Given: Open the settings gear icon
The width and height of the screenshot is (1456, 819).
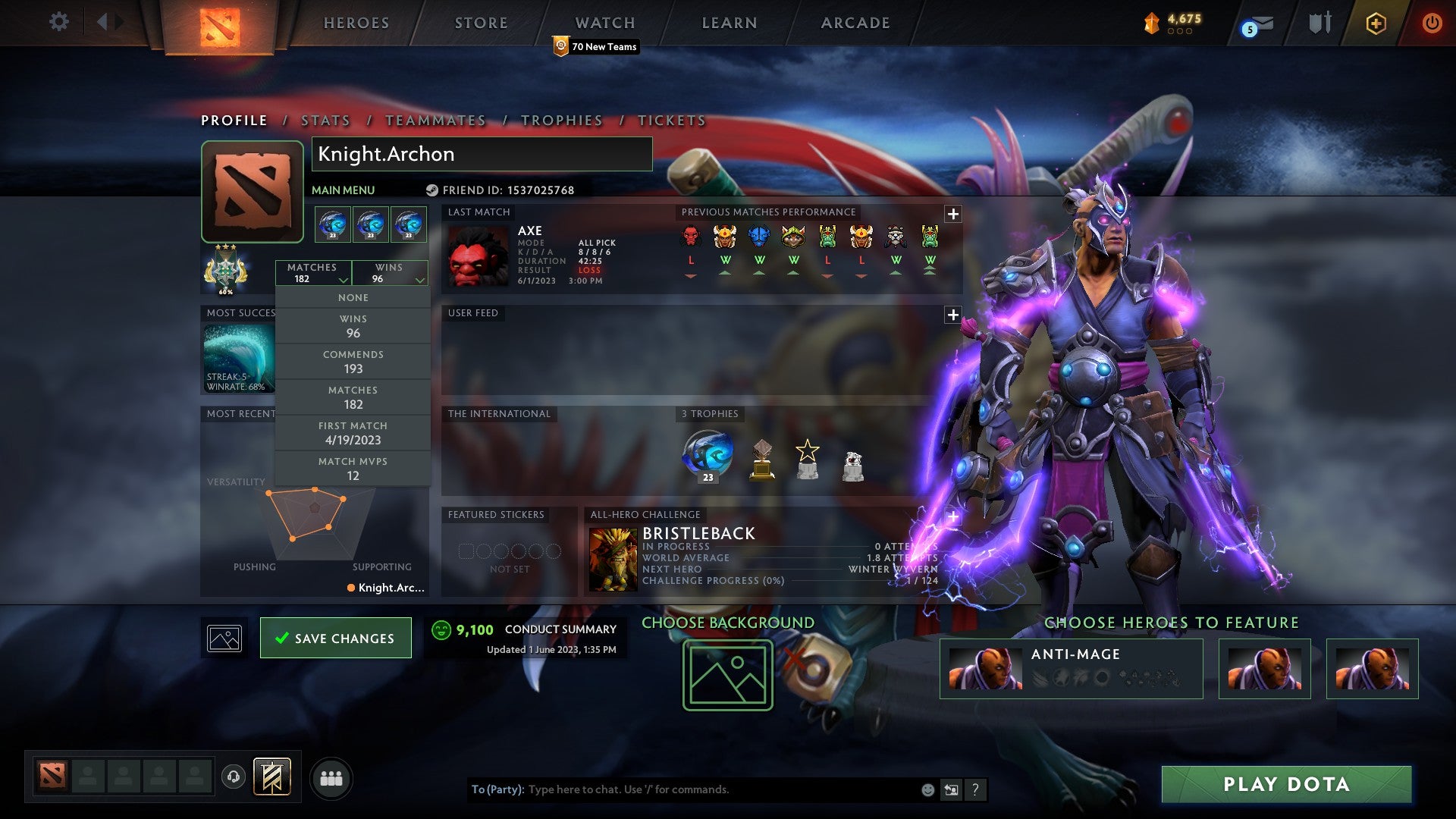Looking at the screenshot, I should (x=59, y=22).
